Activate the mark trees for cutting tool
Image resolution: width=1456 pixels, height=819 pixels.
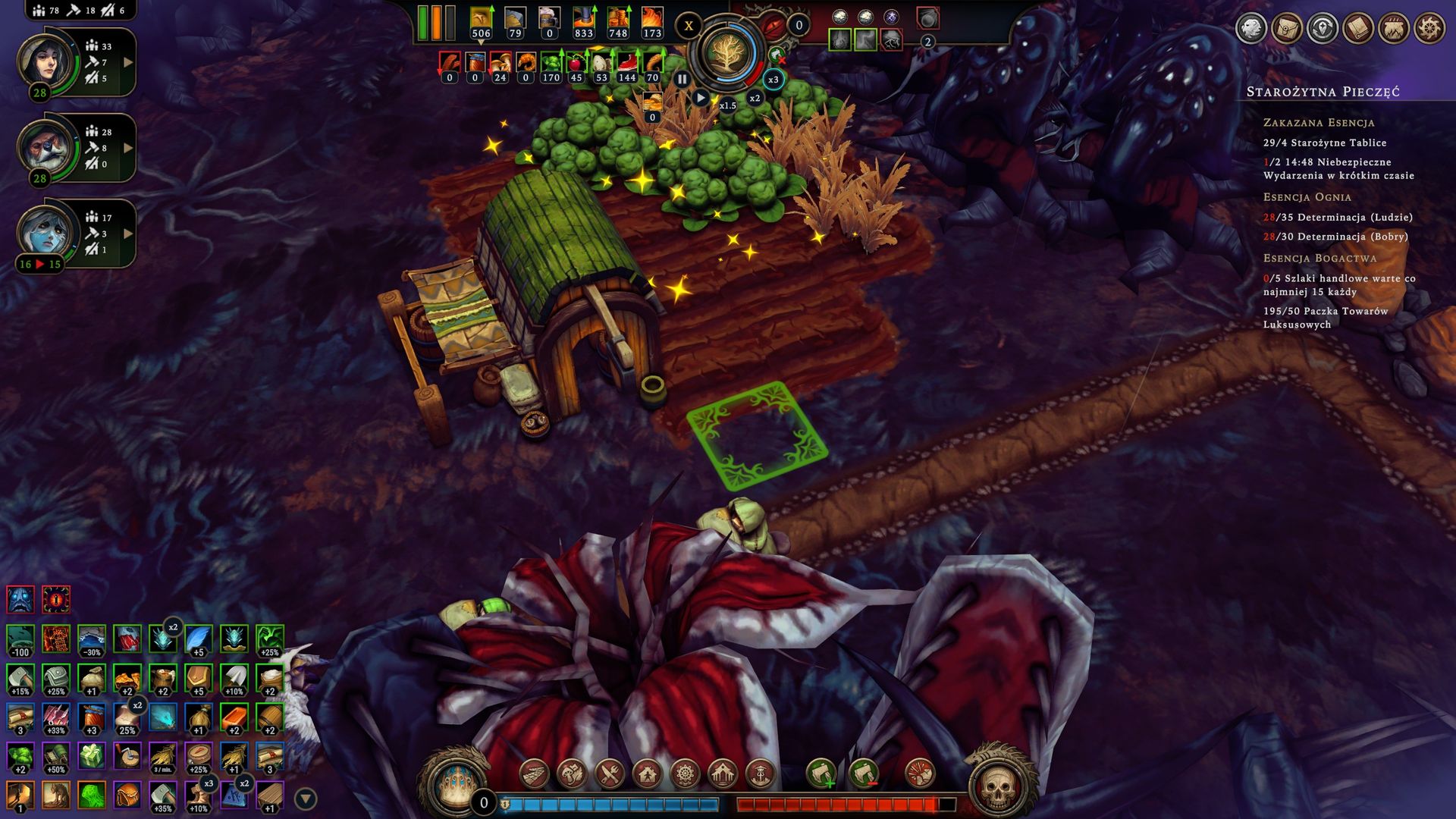pos(821,774)
